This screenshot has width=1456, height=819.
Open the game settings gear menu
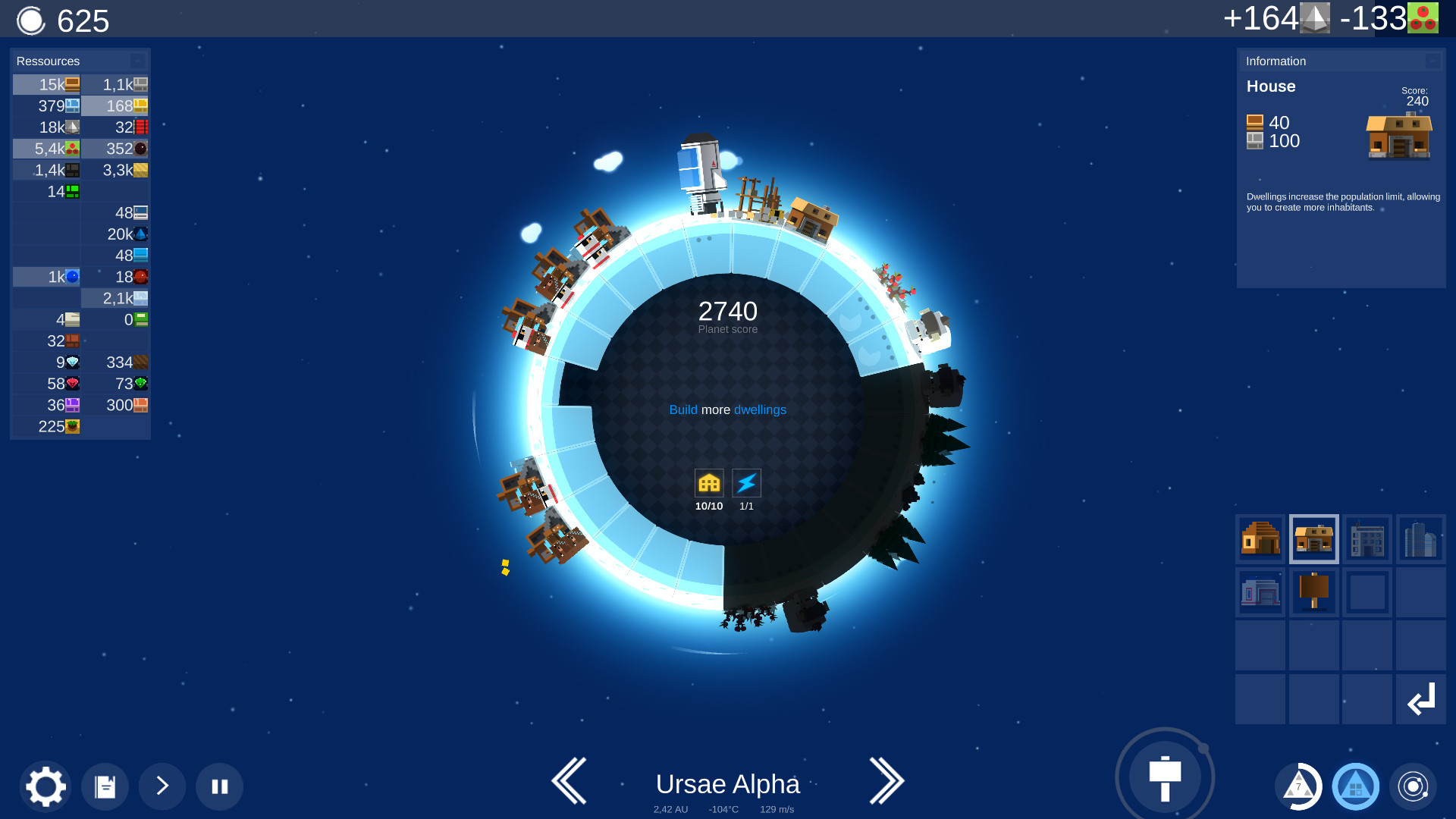click(x=47, y=786)
